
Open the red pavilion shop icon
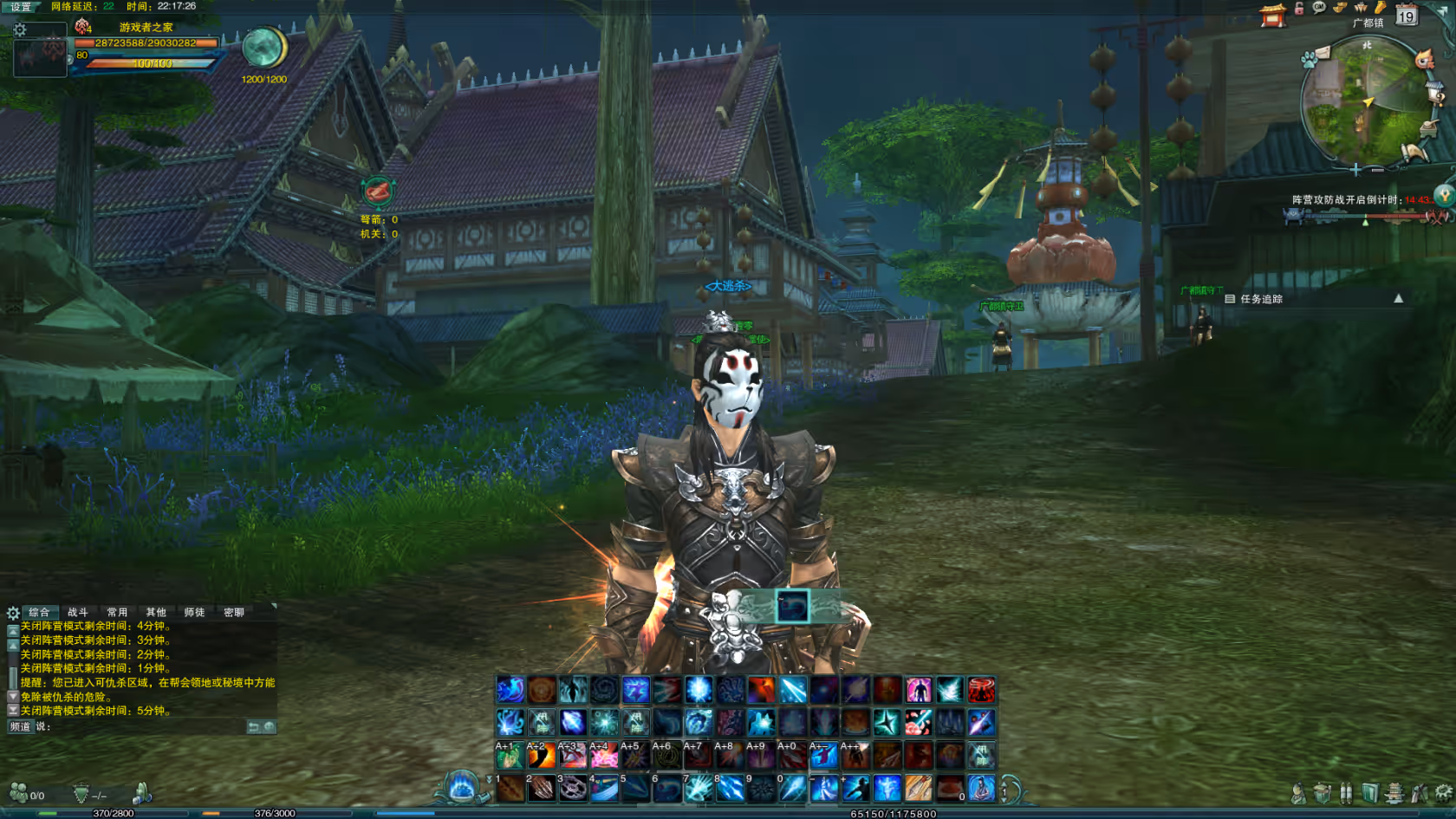coord(1272,15)
